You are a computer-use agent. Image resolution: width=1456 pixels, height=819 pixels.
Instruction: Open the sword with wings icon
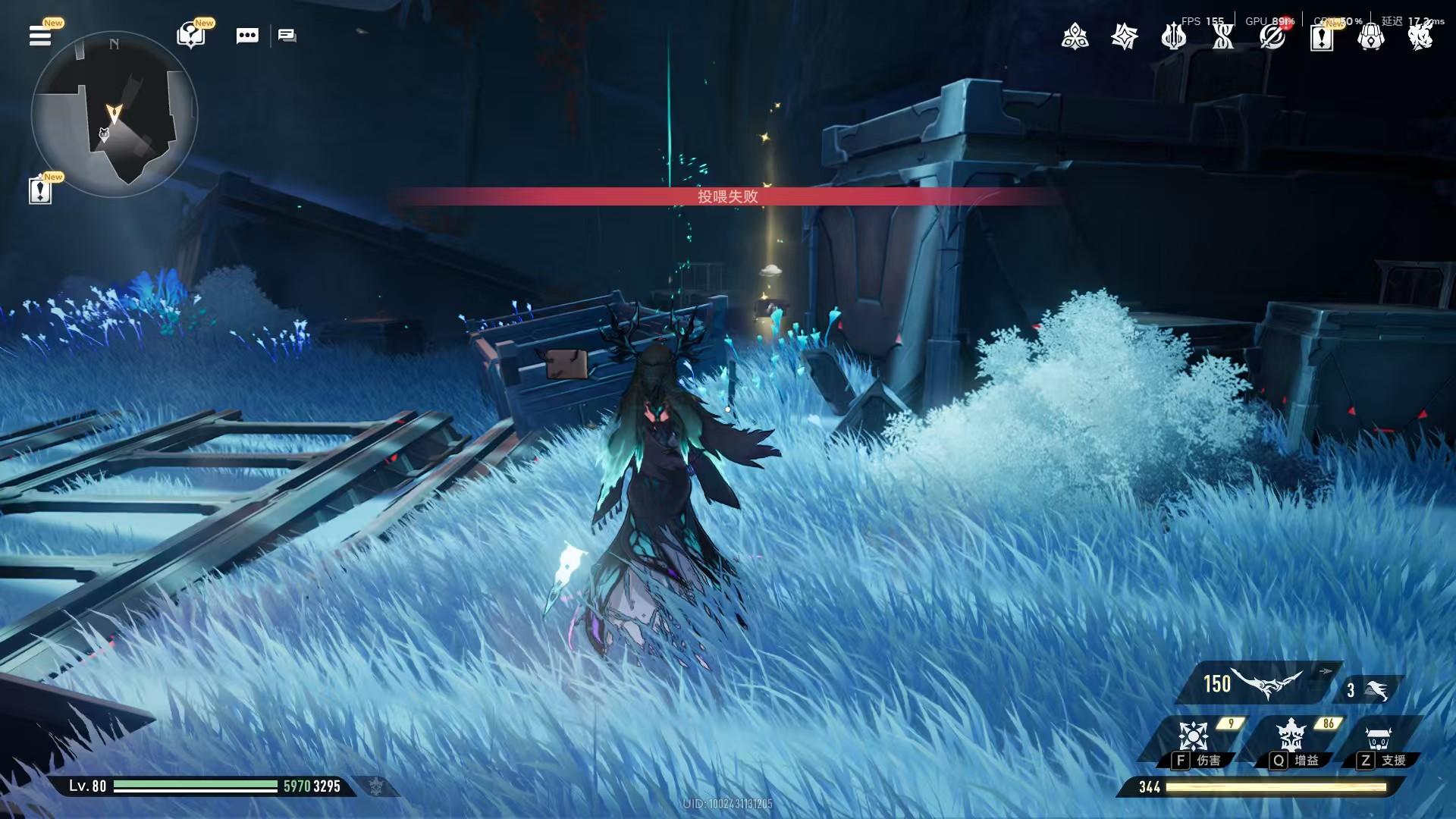[x=1173, y=36]
